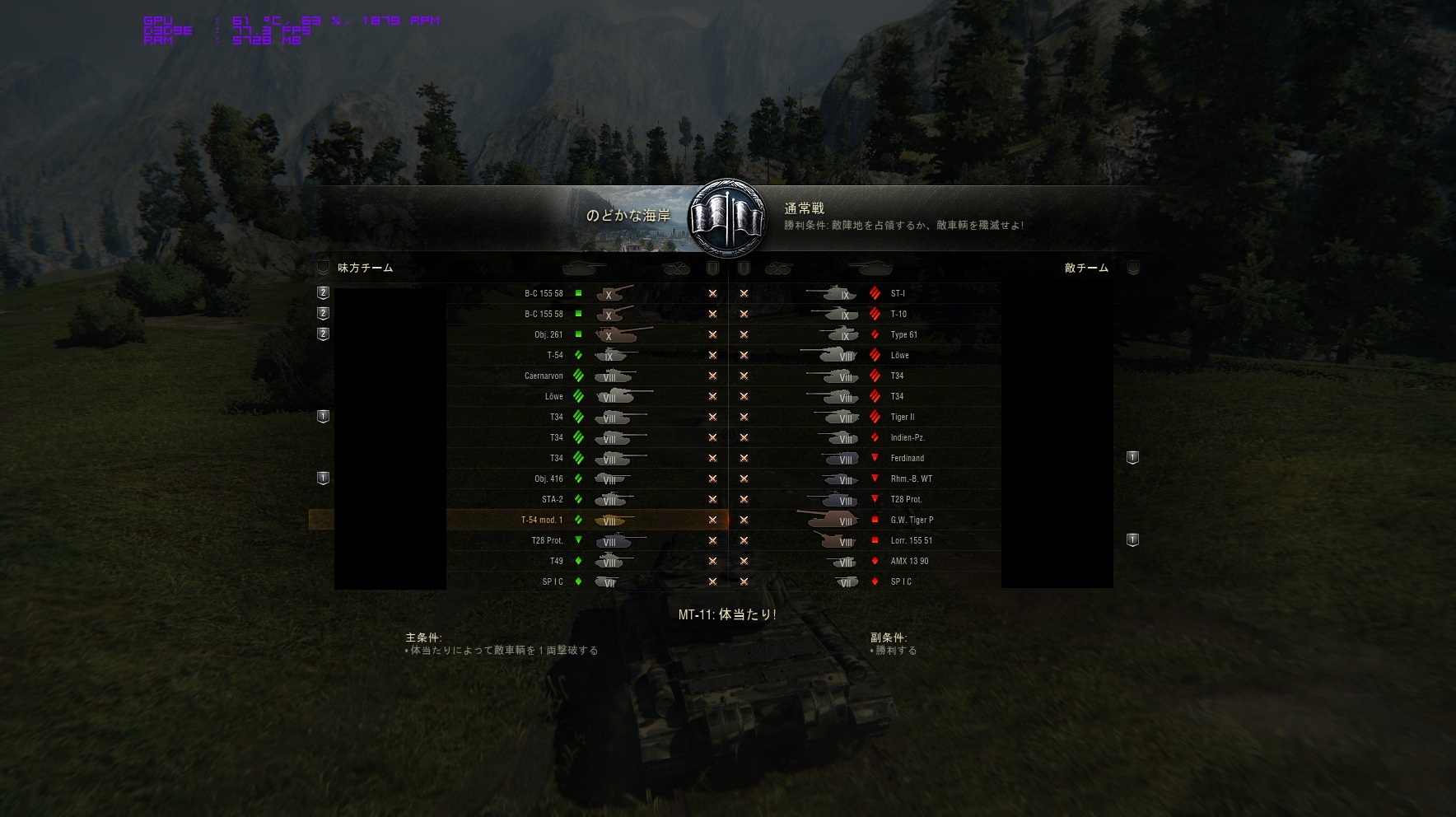The image size is (1456, 817).
Task: Select the Ferdinand enemy row
Action: (907, 458)
